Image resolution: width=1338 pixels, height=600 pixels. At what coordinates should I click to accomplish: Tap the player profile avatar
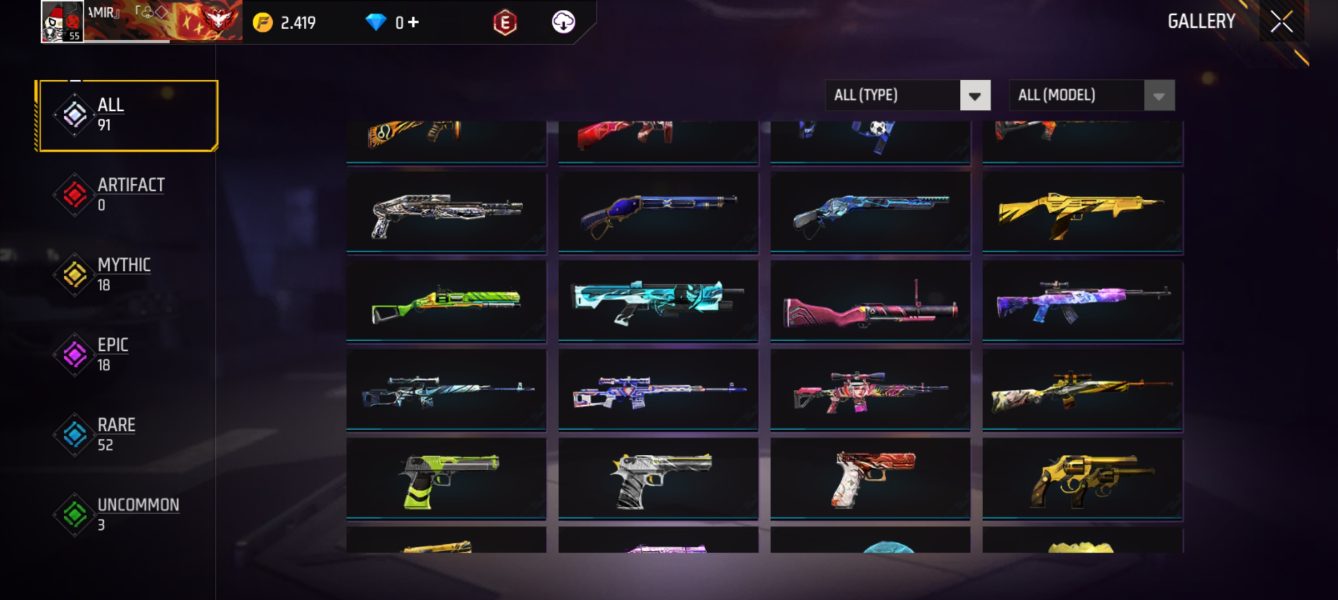click(x=62, y=22)
